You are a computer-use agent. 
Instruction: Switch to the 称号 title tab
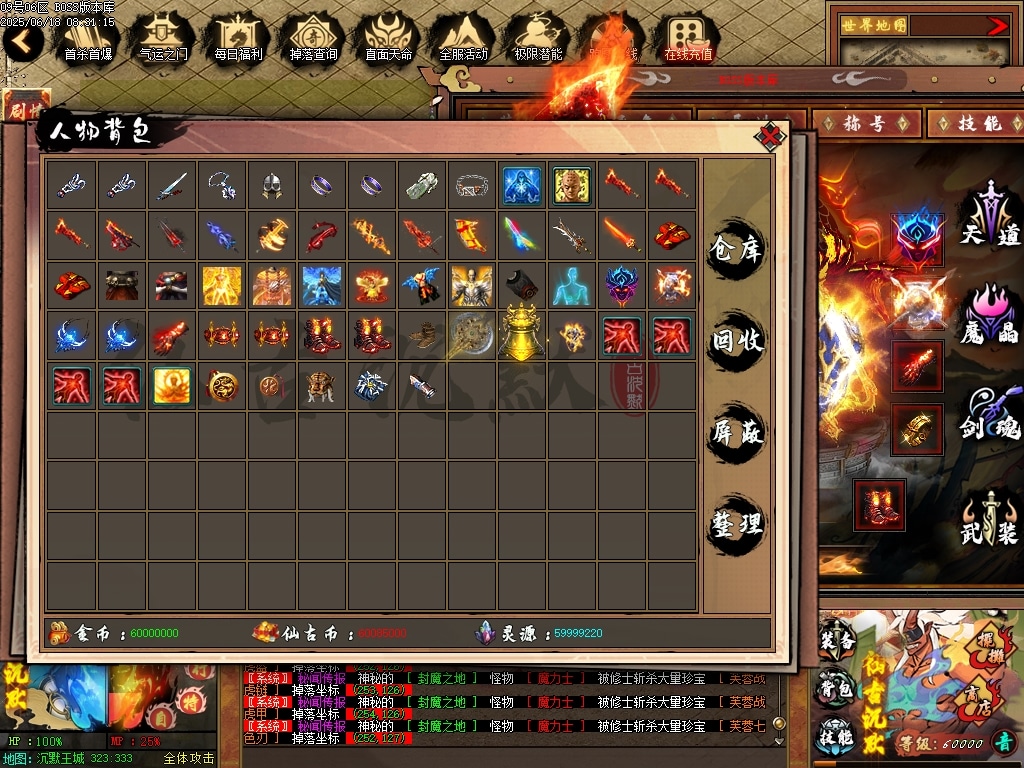click(866, 123)
